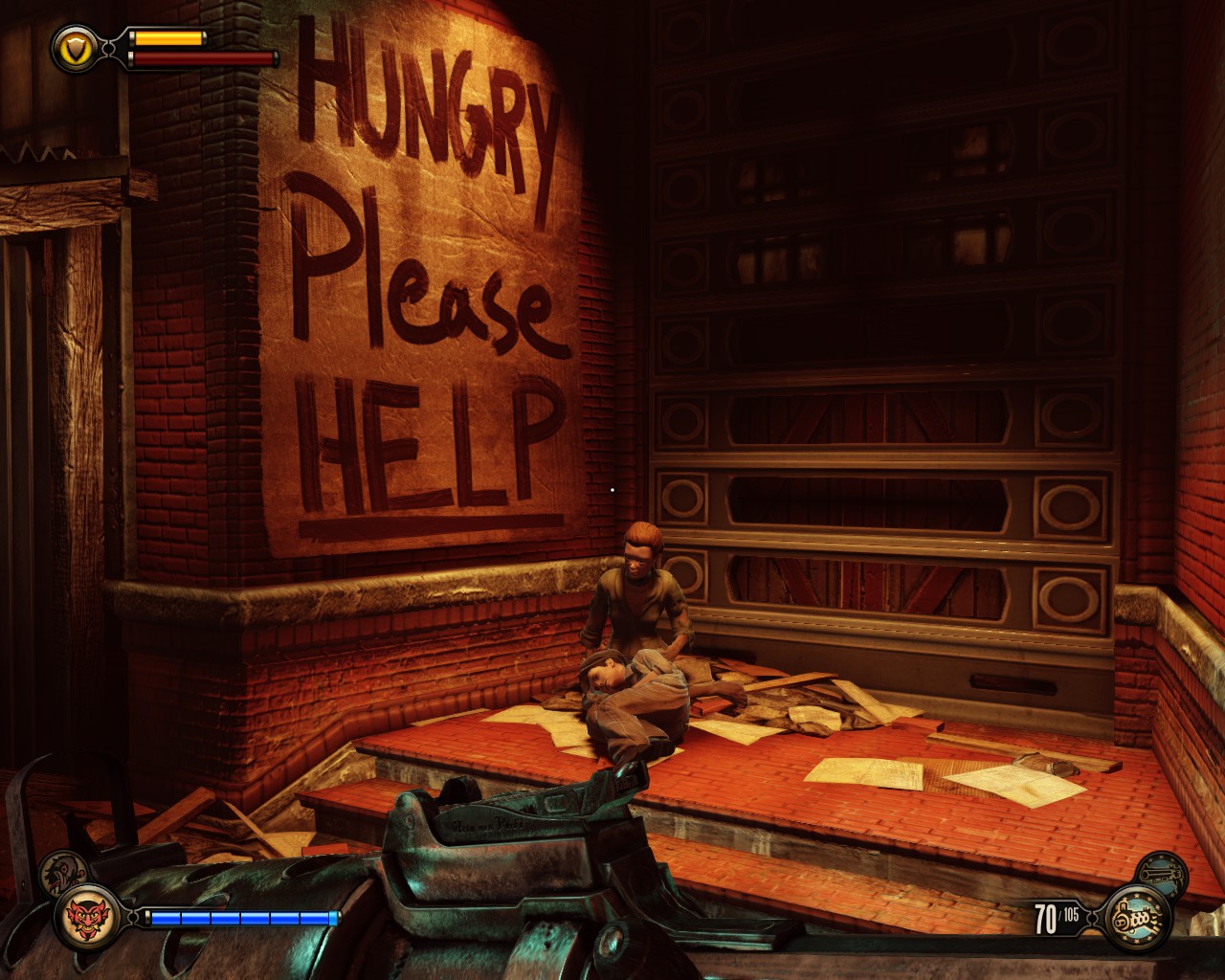Switch to the secondary pistol weapon icon

pos(1163,873)
